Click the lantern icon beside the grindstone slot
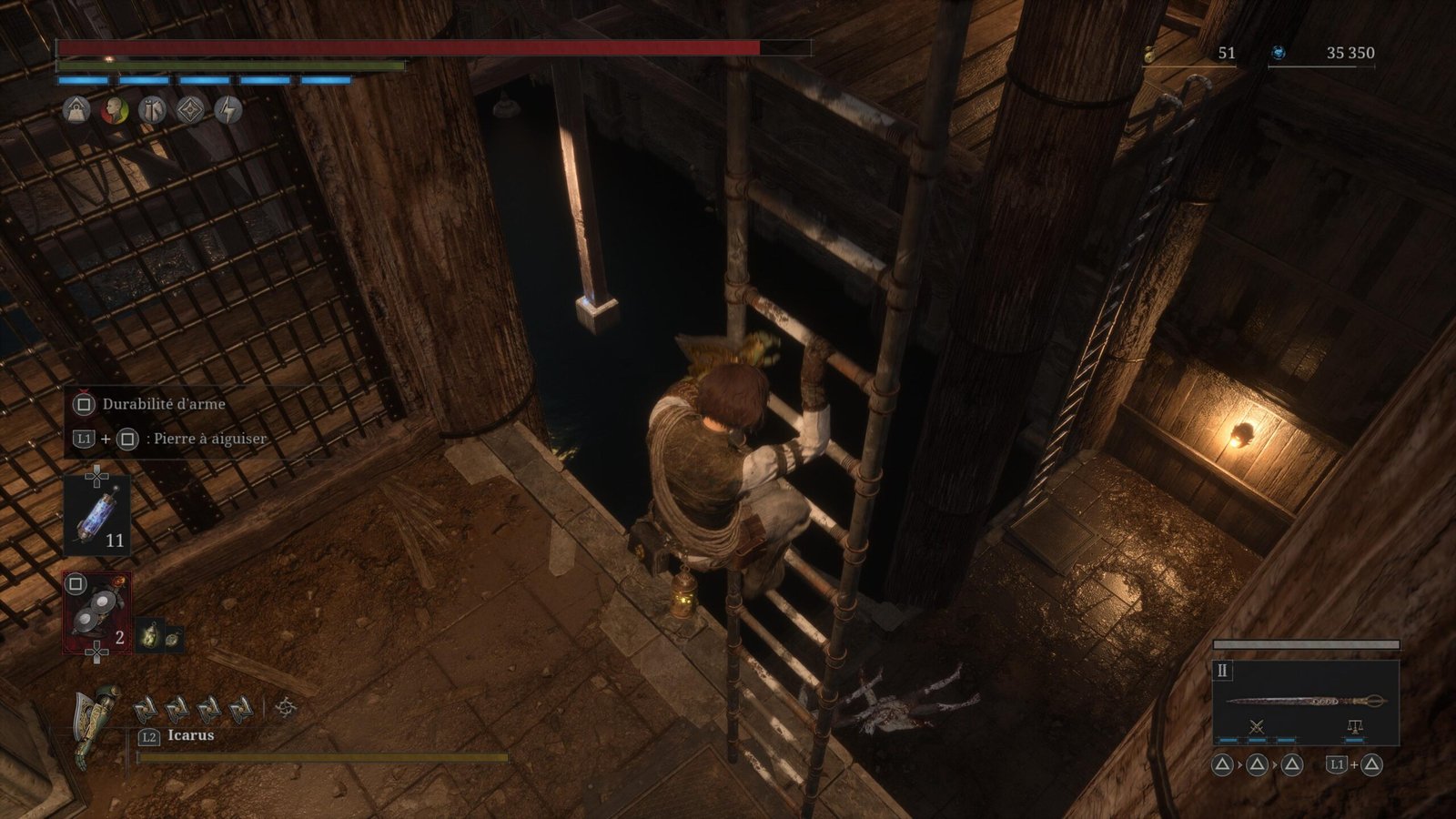Image resolution: width=1456 pixels, height=819 pixels. pyautogui.click(x=151, y=634)
